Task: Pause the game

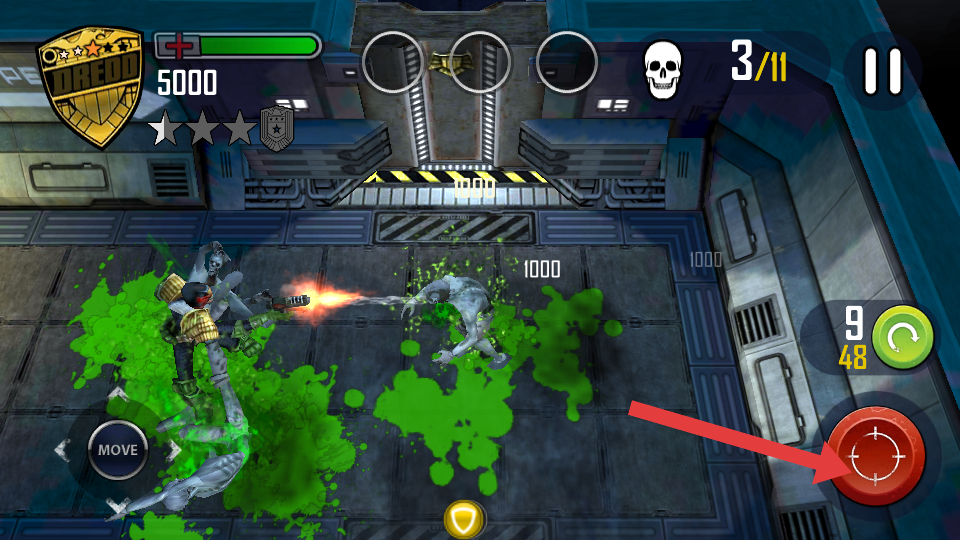Action: pyautogui.click(x=882, y=72)
